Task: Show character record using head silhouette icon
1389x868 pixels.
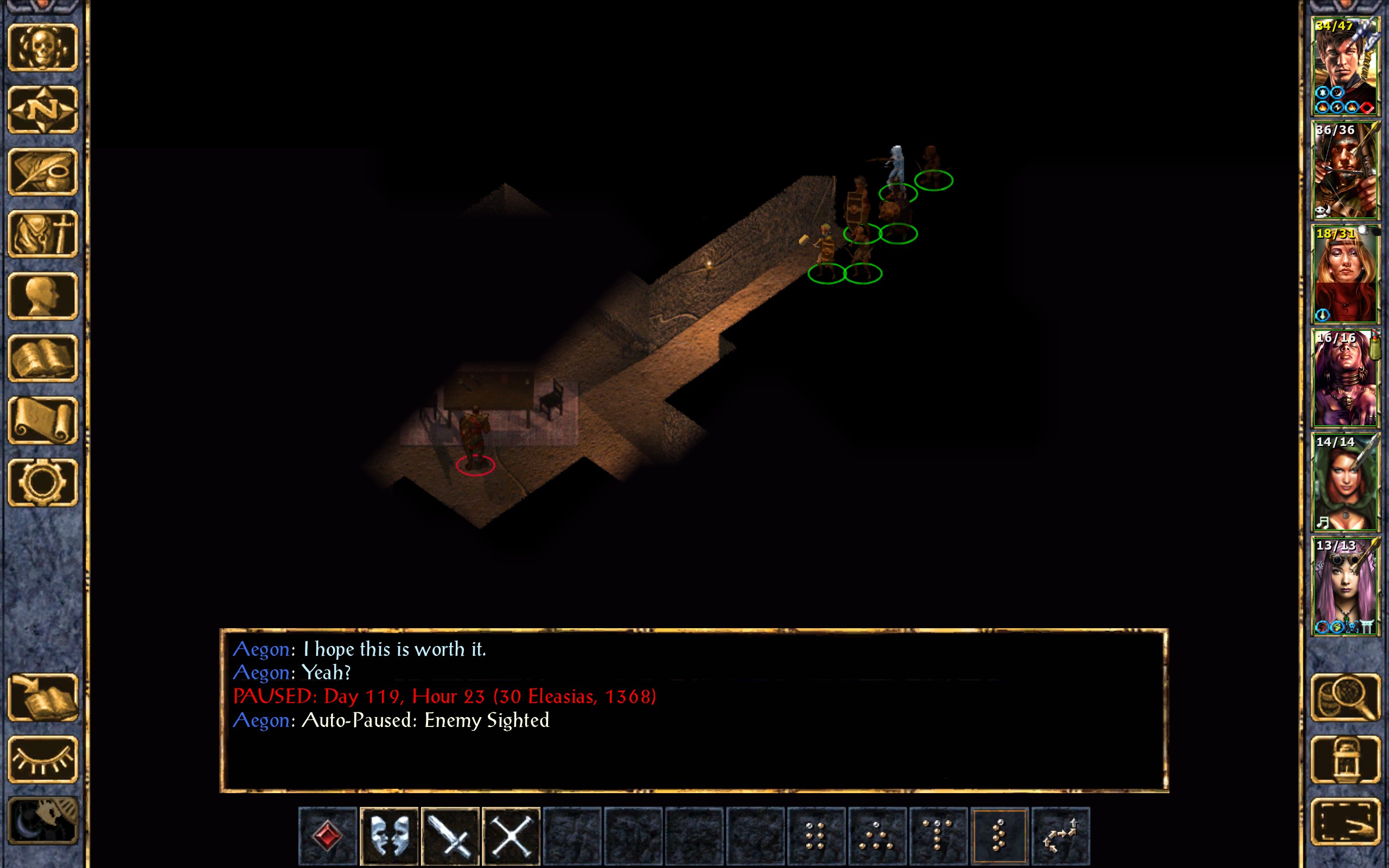Action: coord(43,296)
